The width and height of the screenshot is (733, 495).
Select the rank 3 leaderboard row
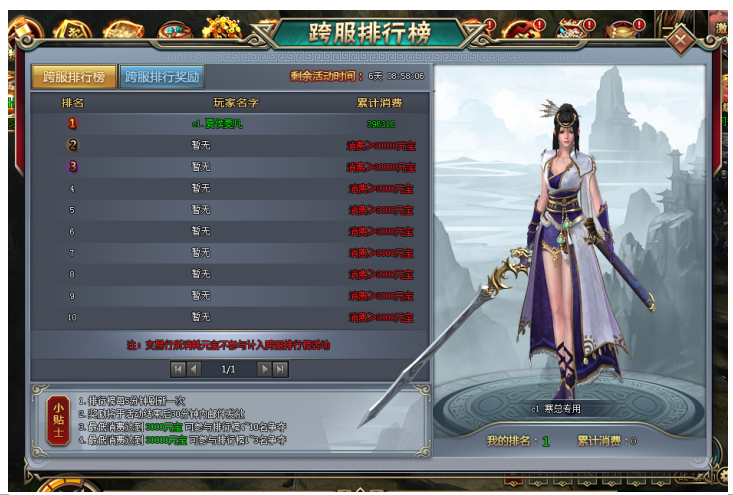pyautogui.click(x=230, y=167)
